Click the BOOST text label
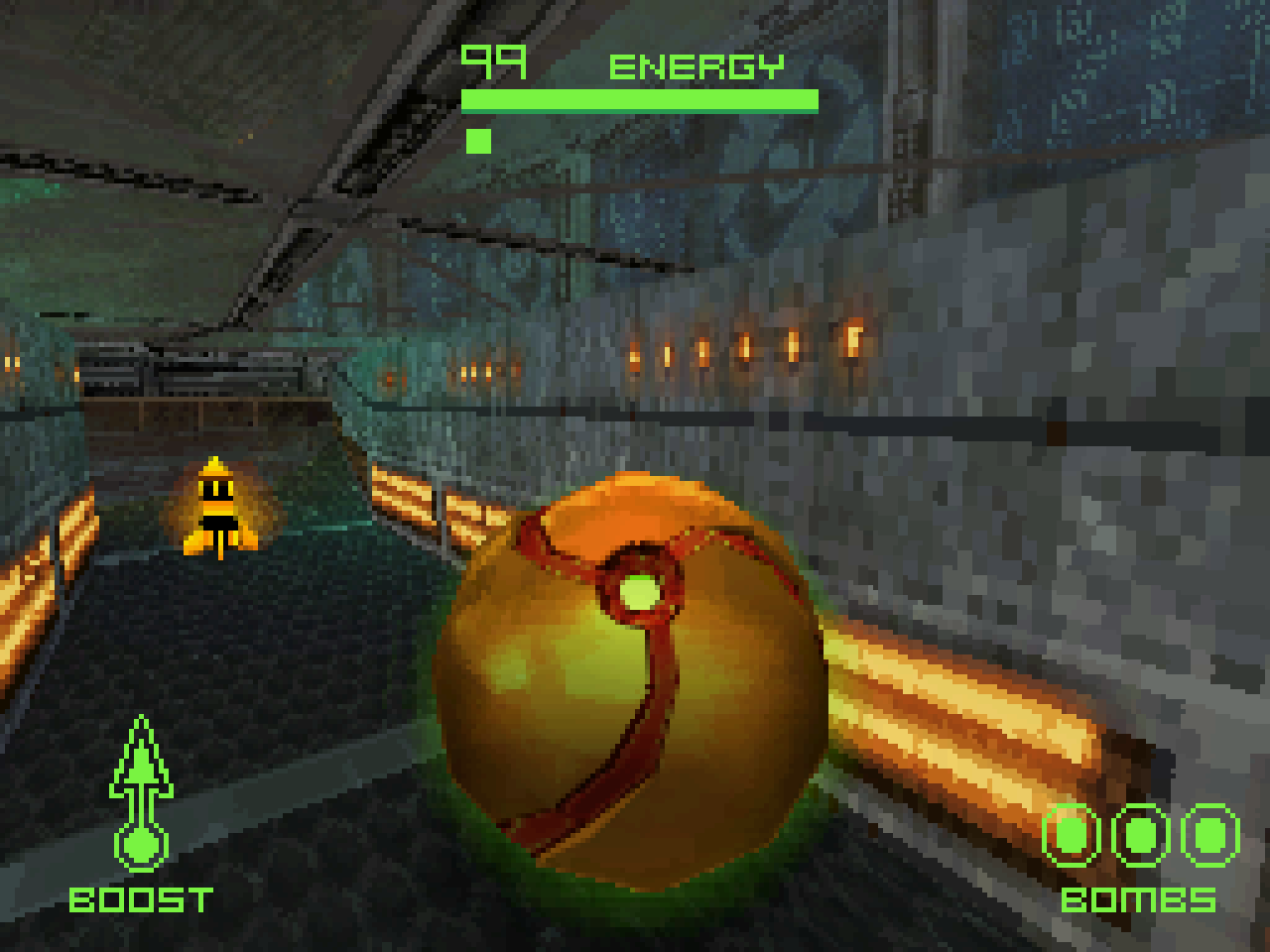 140,900
